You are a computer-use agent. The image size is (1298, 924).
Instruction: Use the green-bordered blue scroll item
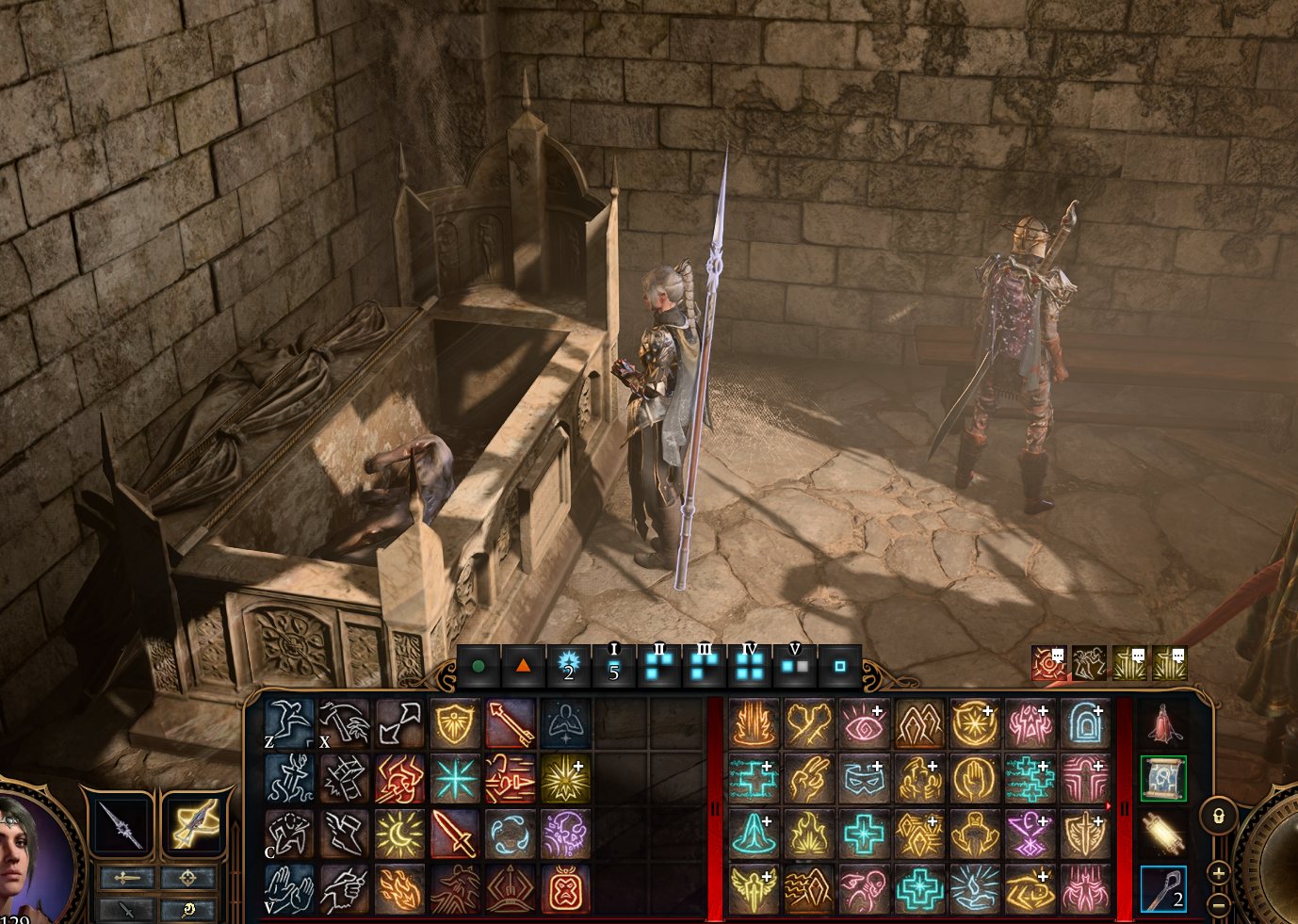[1163, 778]
